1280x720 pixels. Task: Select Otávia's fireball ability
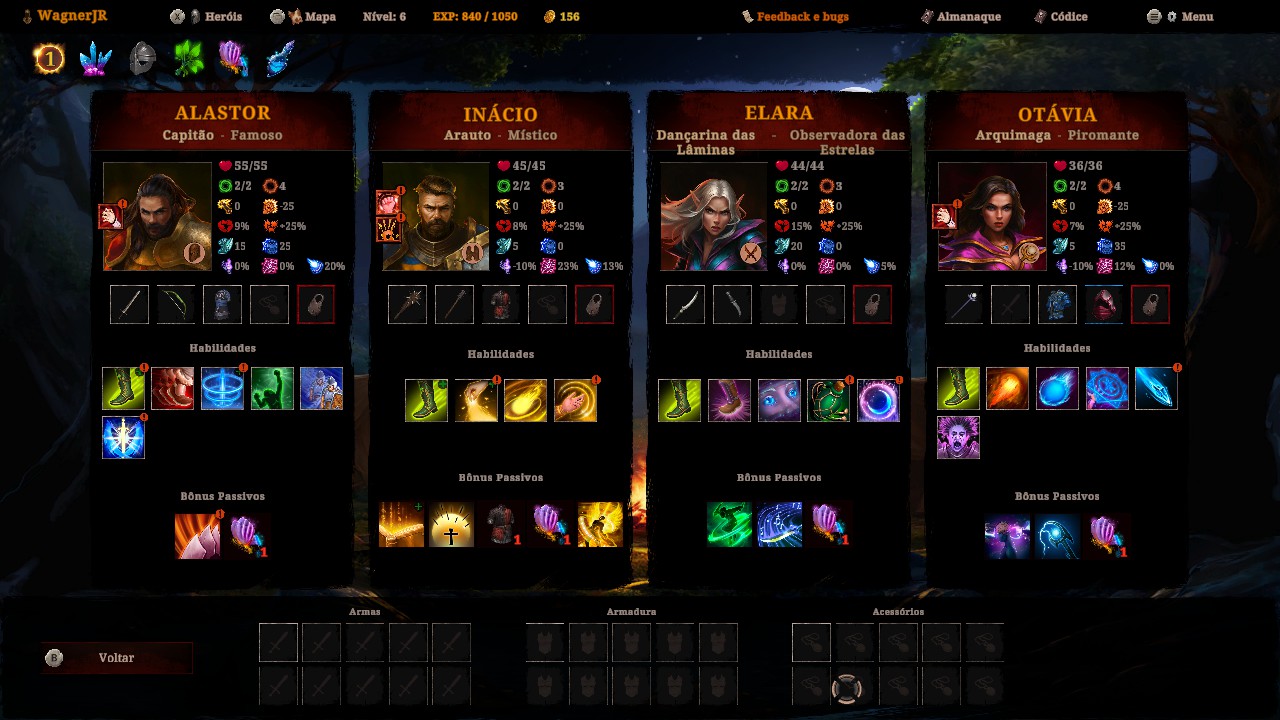[x=1007, y=389]
